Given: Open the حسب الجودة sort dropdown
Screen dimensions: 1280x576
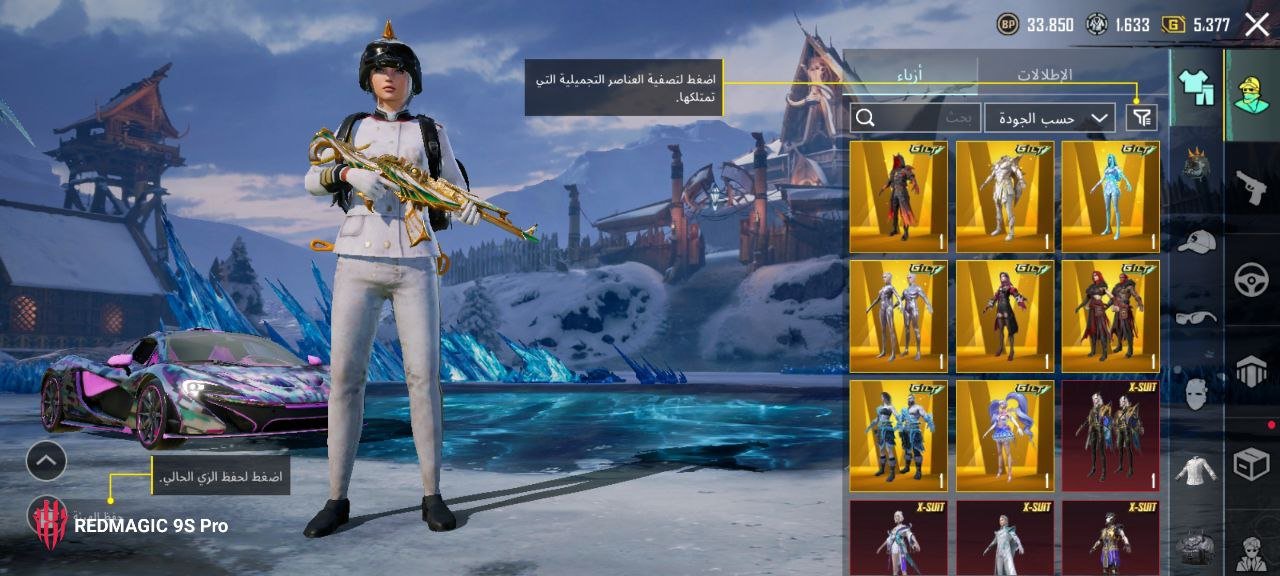Looking at the screenshot, I should point(1049,118).
